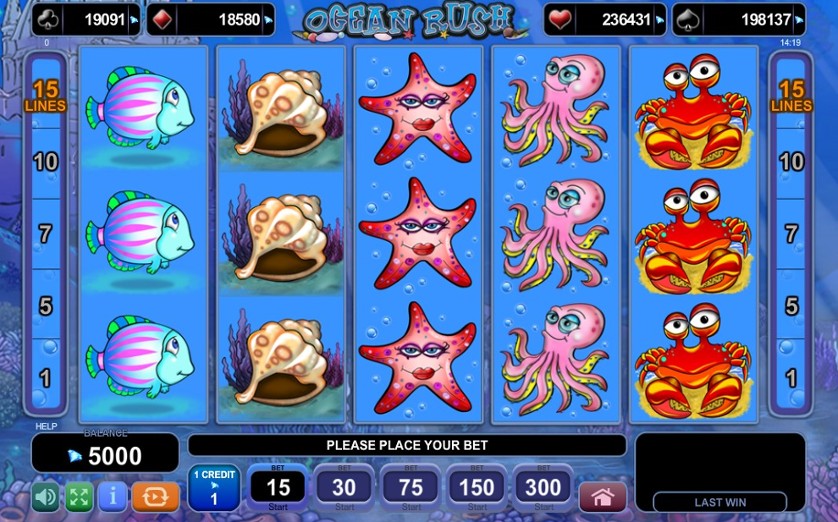838x522 pixels.
Task: Select 10 lines on the left selector
Action: (x=45, y=162)
